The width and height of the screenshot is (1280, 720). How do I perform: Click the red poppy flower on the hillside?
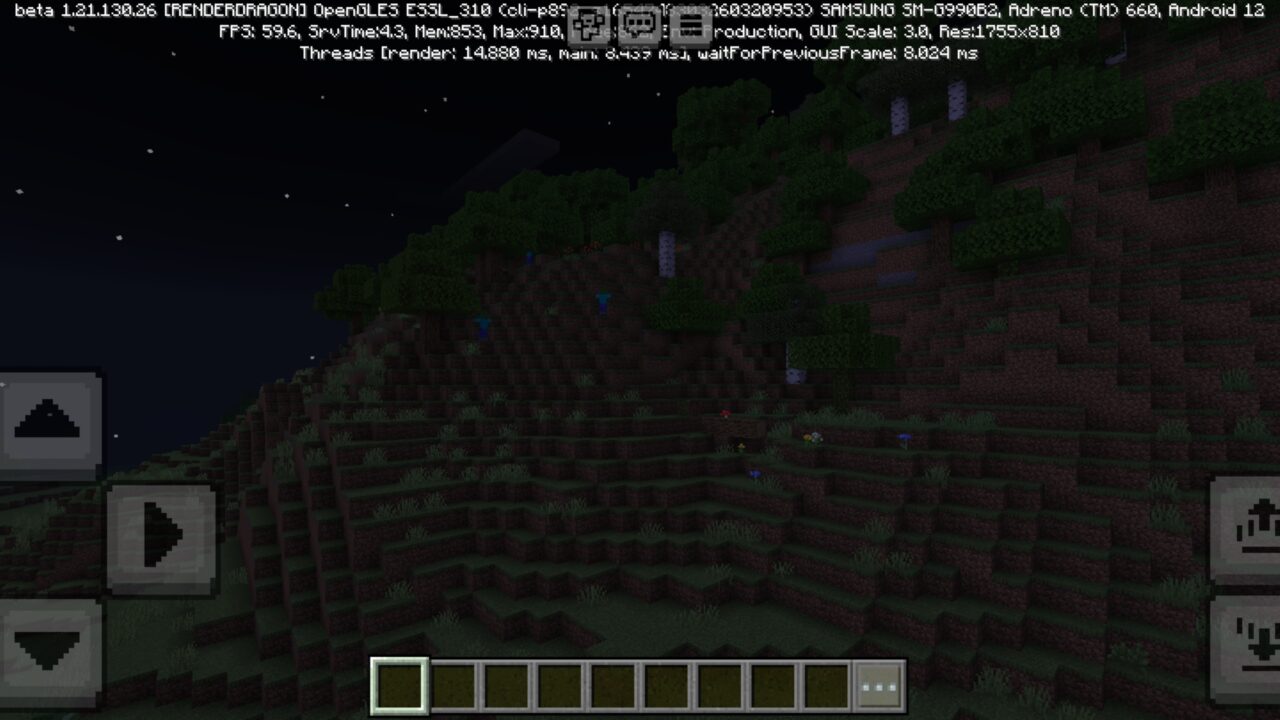coord(727,411)
